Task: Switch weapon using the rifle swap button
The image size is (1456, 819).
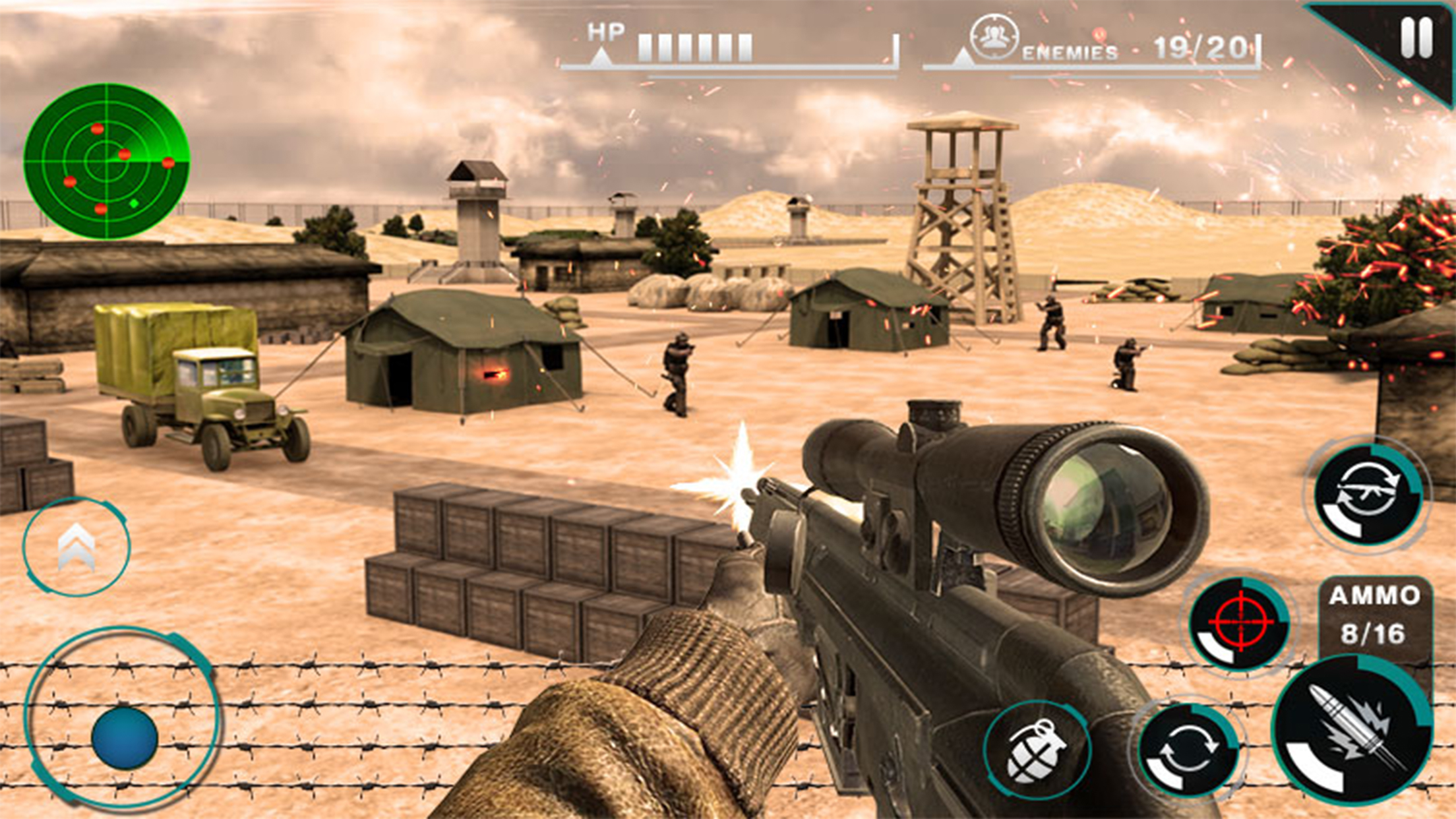Action: (1367, 495)
